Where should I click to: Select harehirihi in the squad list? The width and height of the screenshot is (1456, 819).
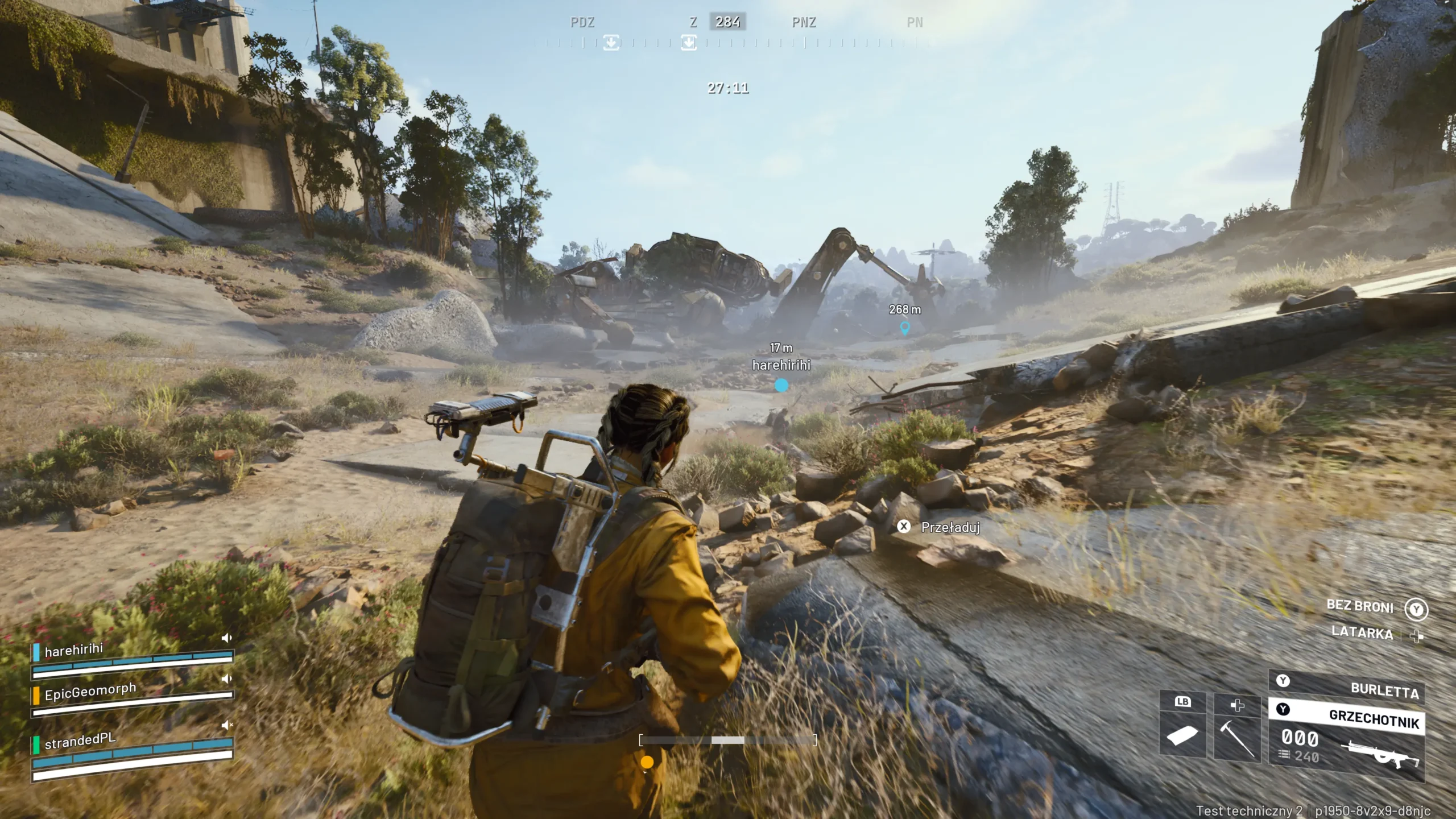tap(75, 650)
